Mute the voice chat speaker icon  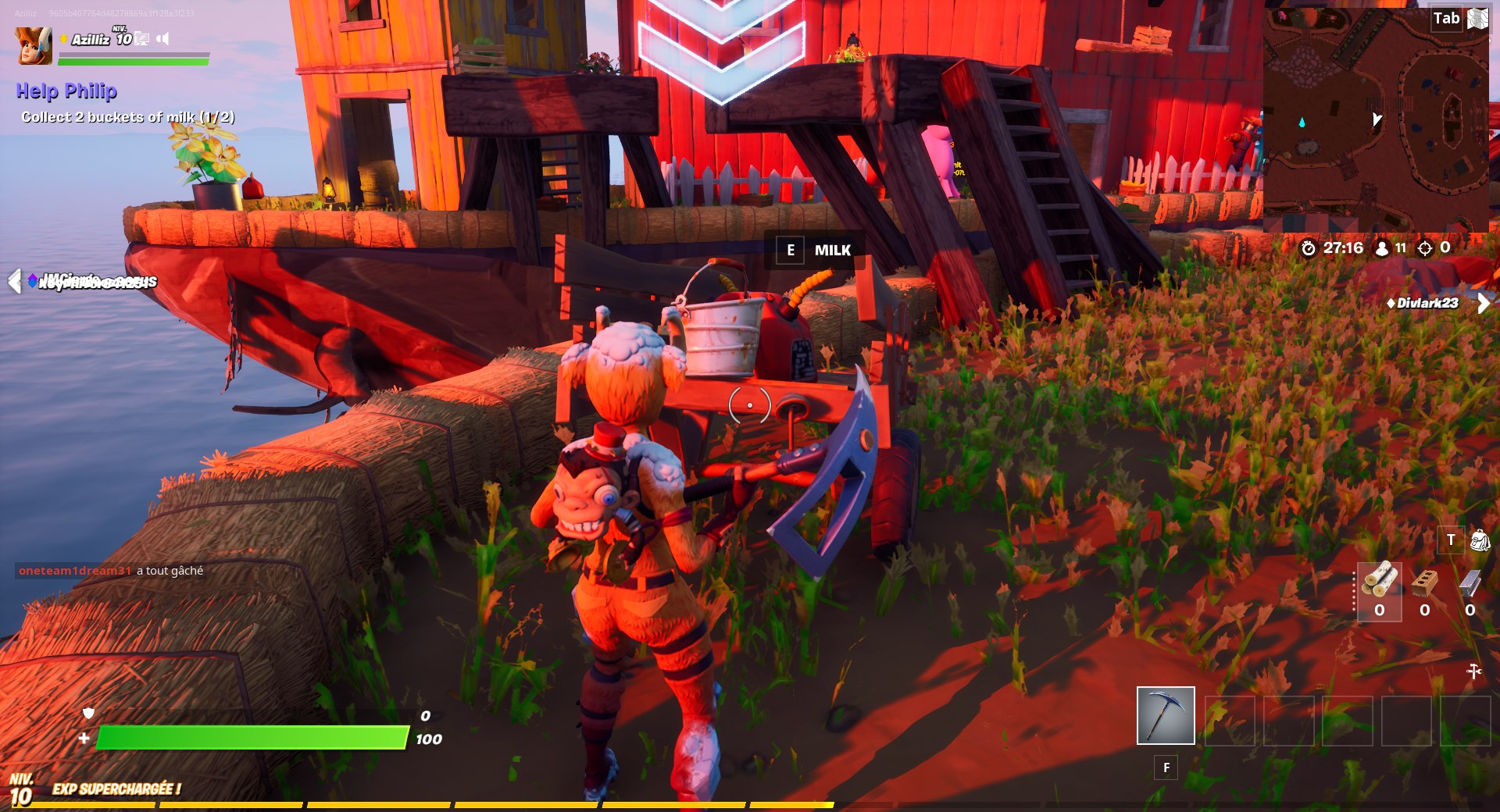[x=164, y=38]
